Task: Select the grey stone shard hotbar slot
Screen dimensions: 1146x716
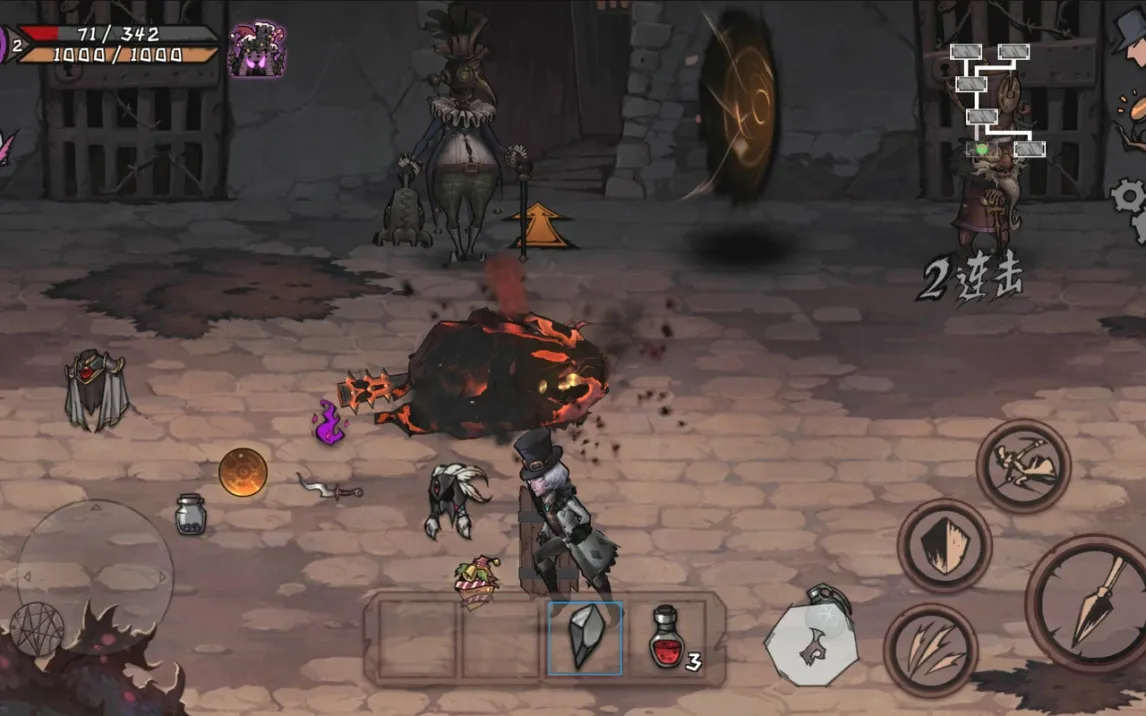Action: [x=585, y=638]
